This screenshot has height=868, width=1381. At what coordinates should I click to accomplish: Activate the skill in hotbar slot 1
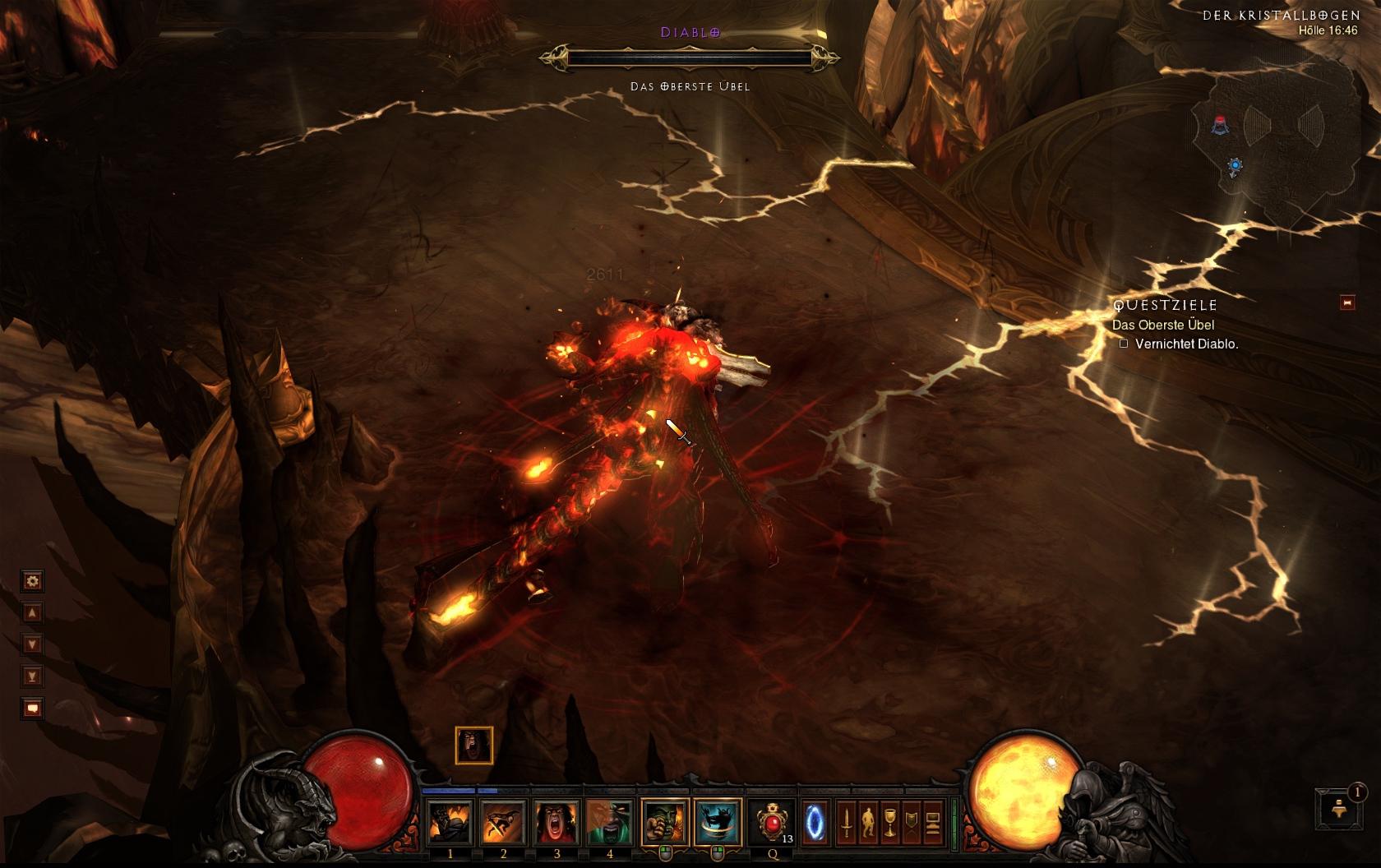click(450, 821)
